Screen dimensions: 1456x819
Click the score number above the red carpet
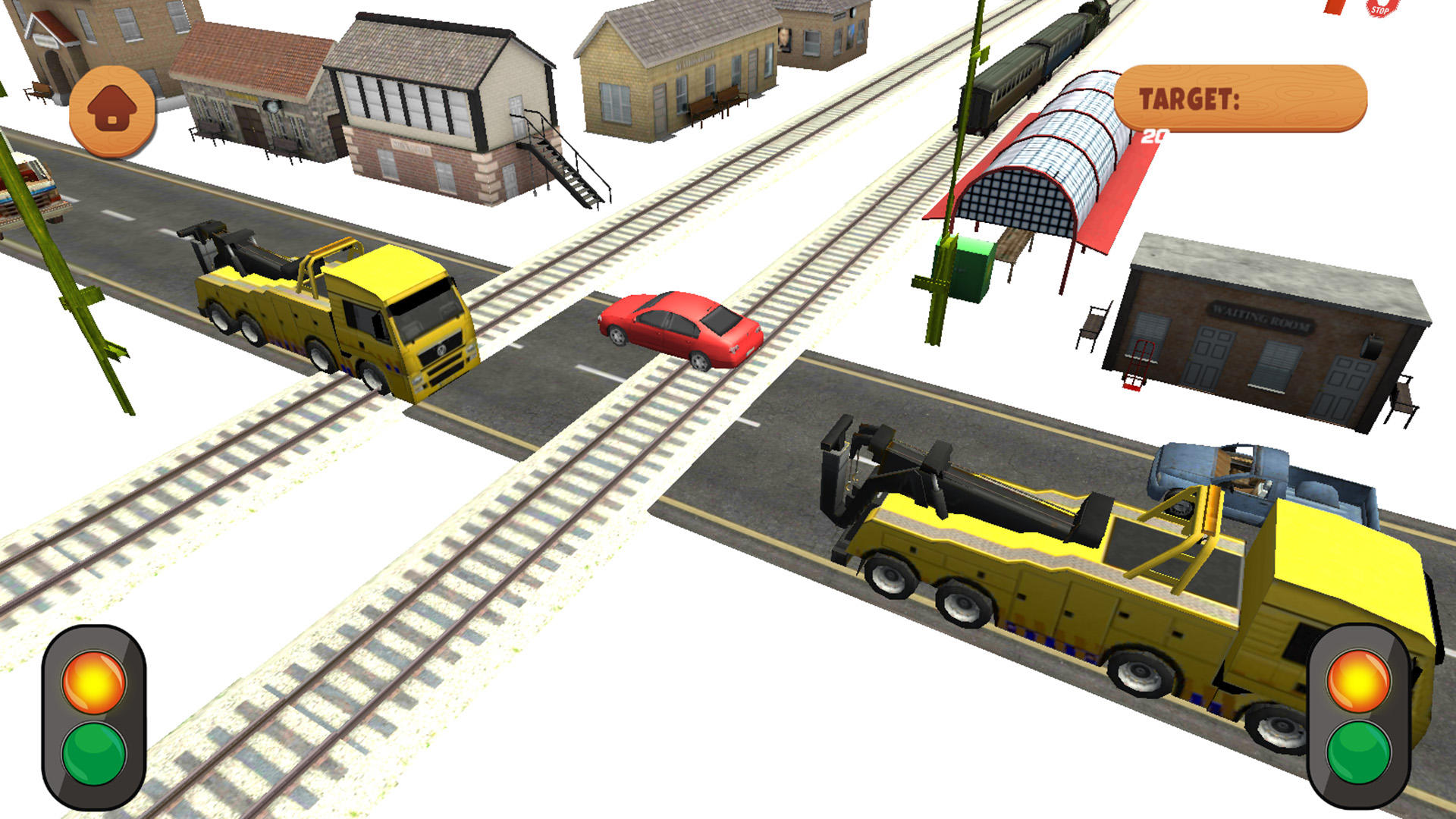(1153, 136)
